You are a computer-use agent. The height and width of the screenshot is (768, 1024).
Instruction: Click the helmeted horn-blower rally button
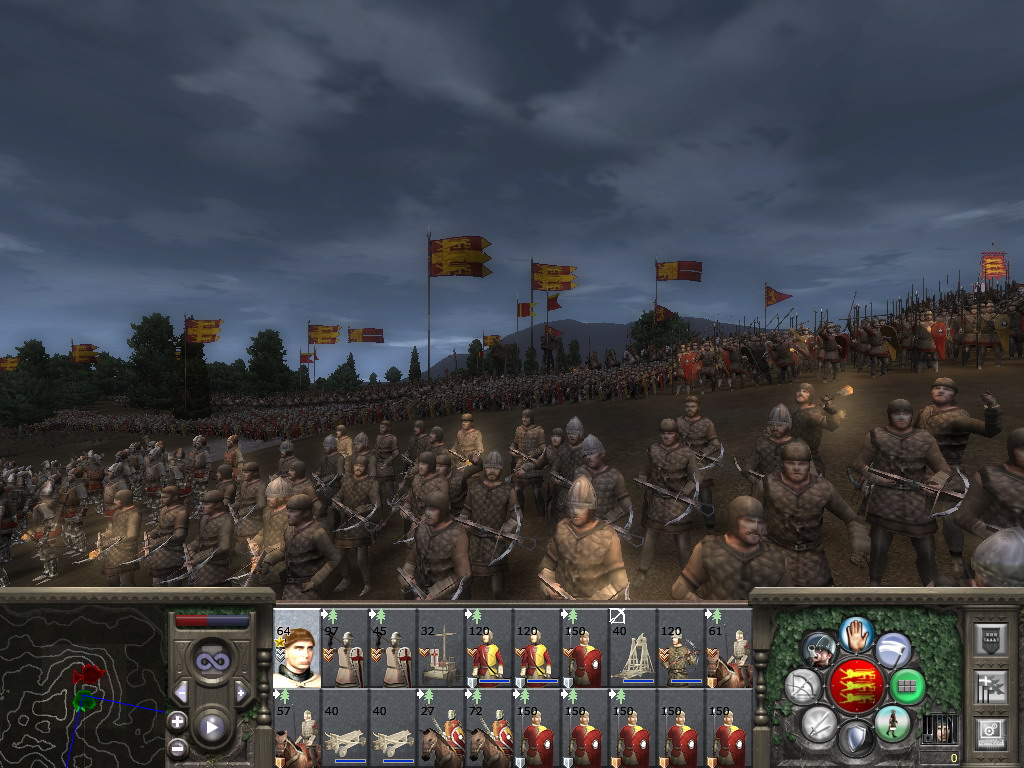[819, 650]
